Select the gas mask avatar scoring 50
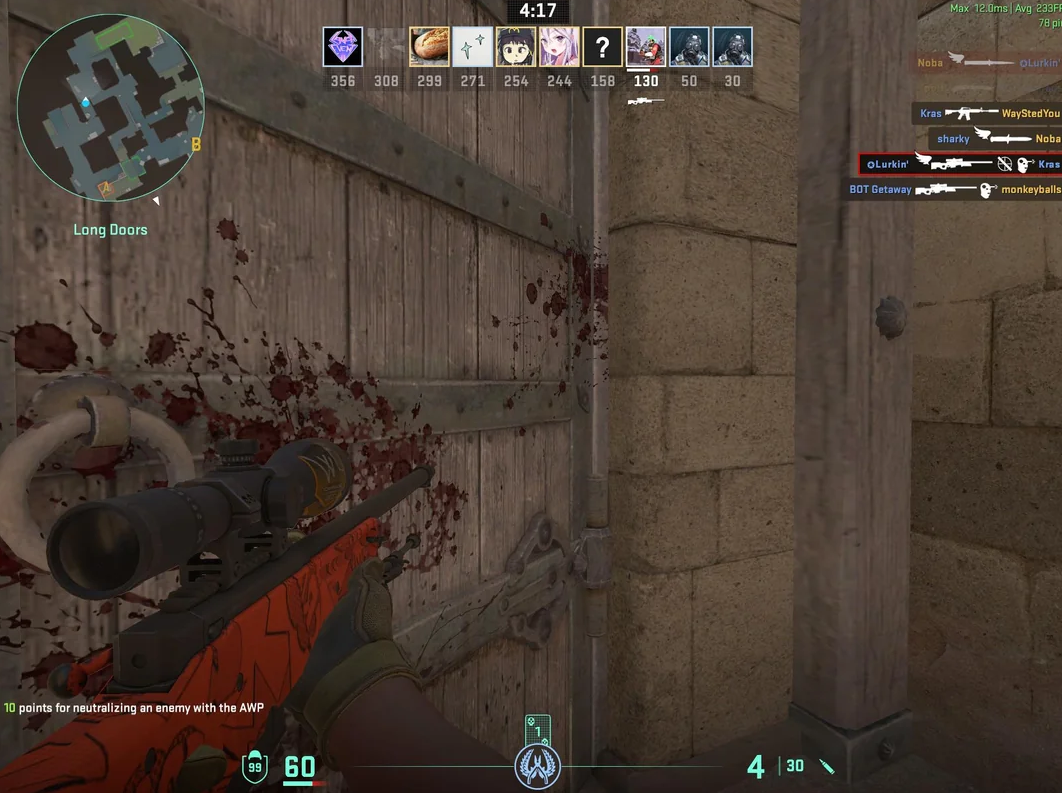Image resolution: width=1062 pixels, height=793 pixels. (x=689, y=47)
